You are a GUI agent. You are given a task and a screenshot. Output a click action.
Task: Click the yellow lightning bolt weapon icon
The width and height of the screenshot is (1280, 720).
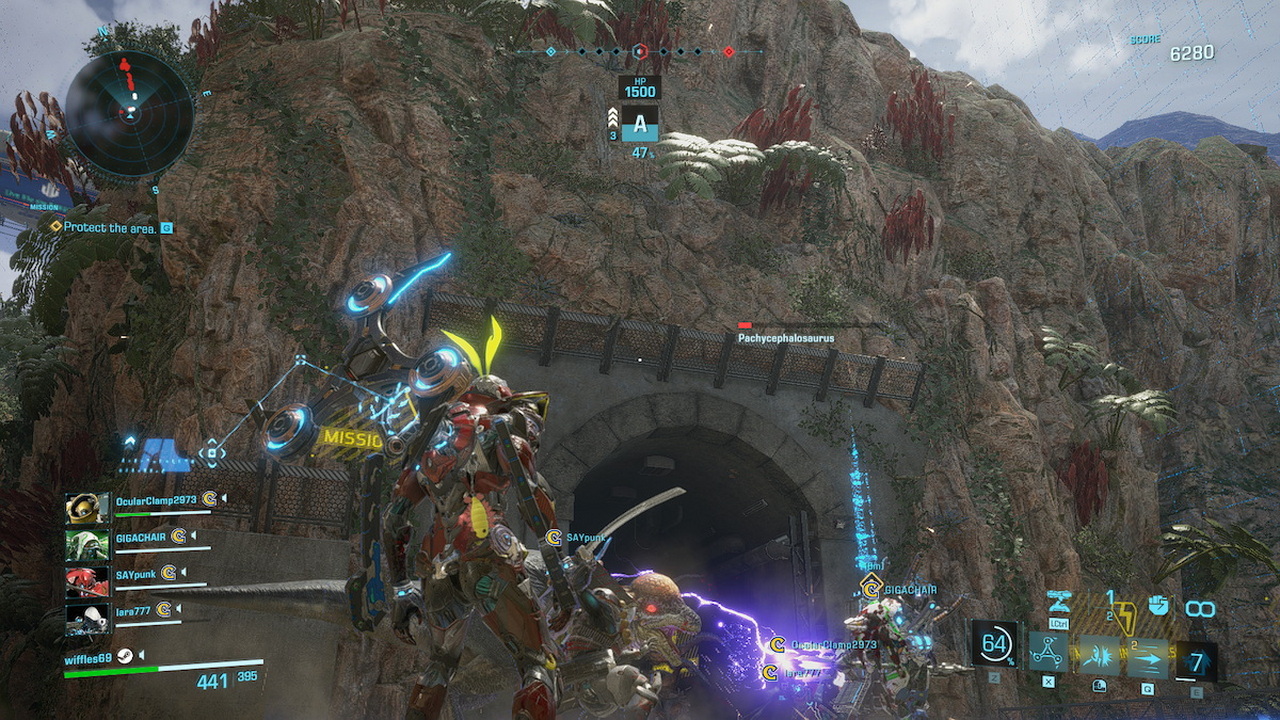1125,619
